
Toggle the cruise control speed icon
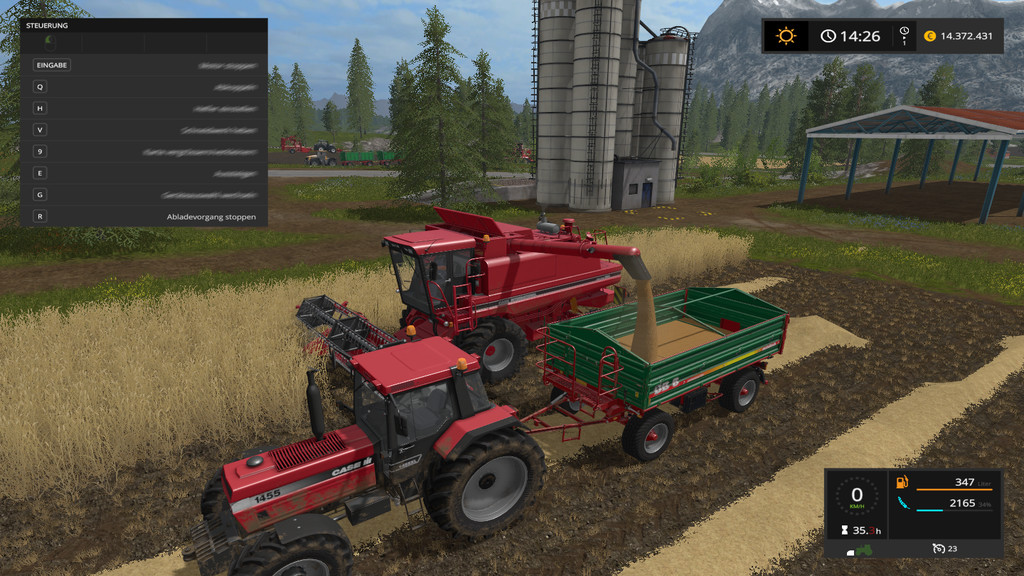click(938, 549)
